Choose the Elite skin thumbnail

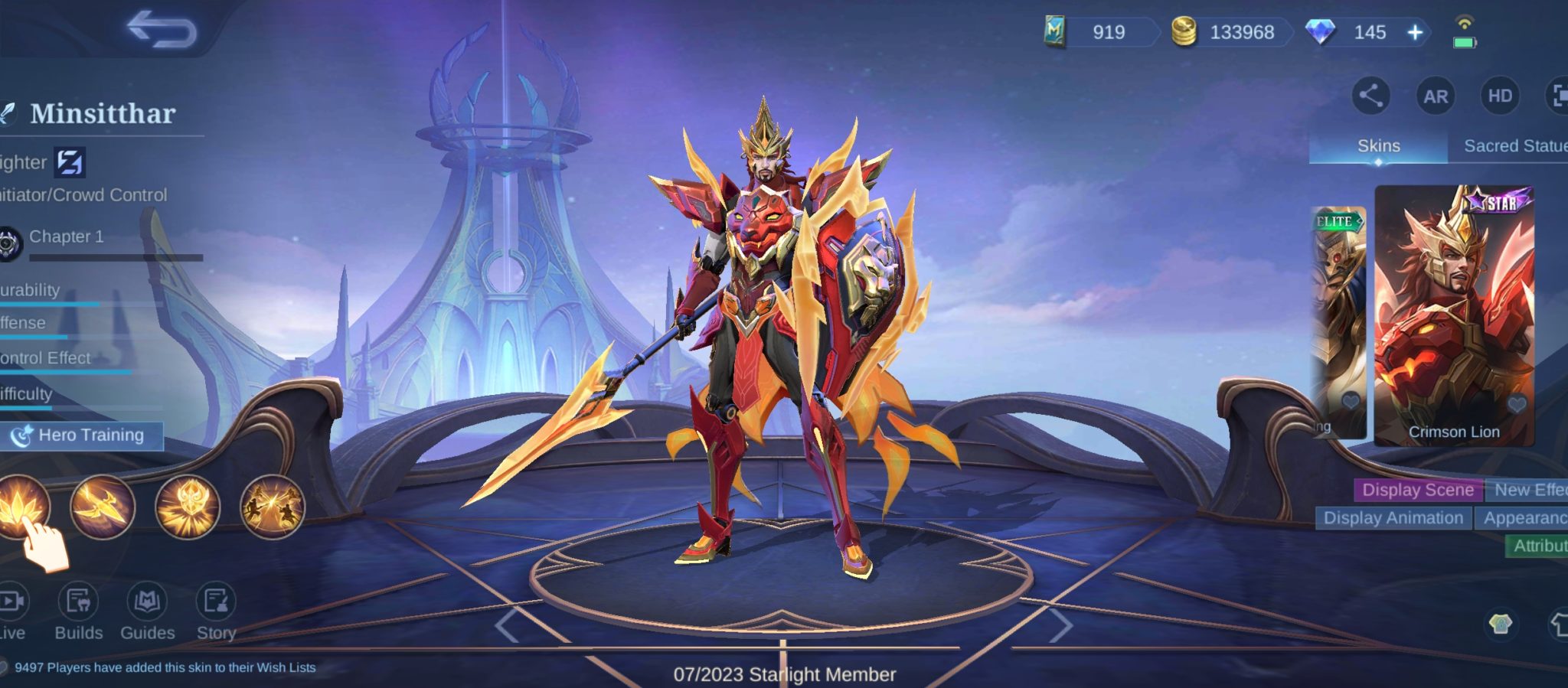(1339, 321)
